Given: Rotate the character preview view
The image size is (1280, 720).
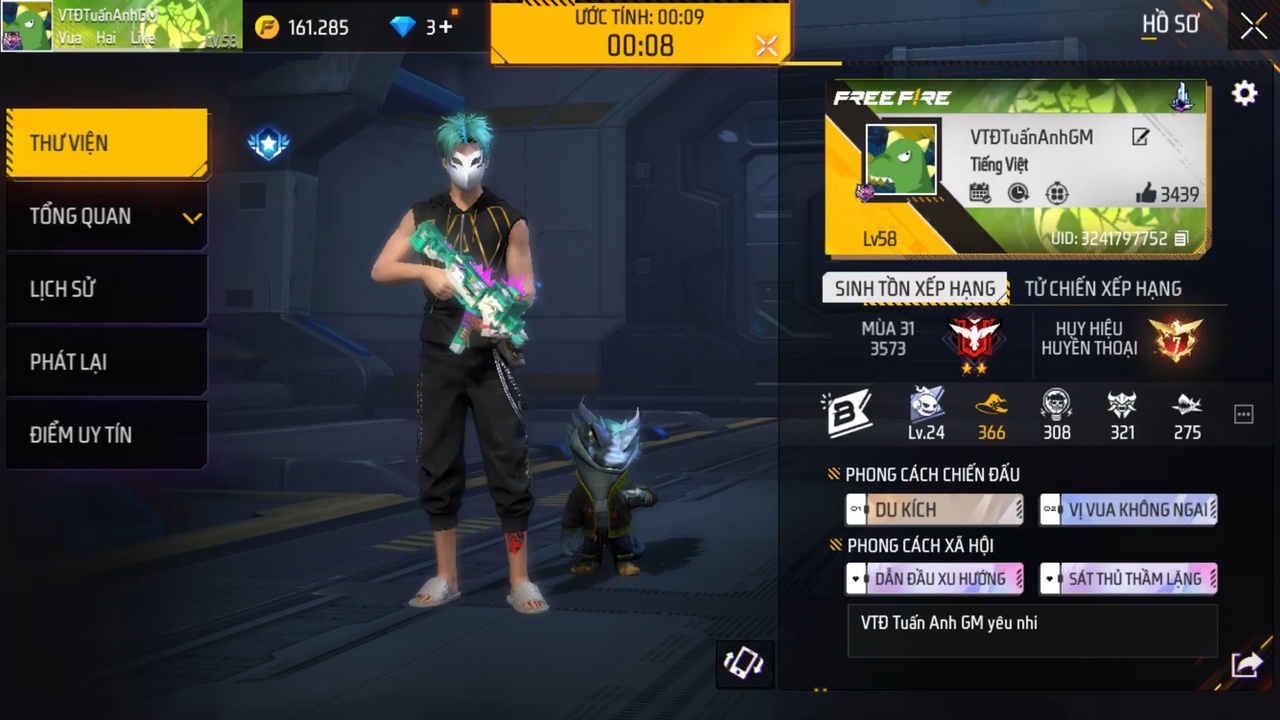Looking at the screenshot, I should [744, 664].
